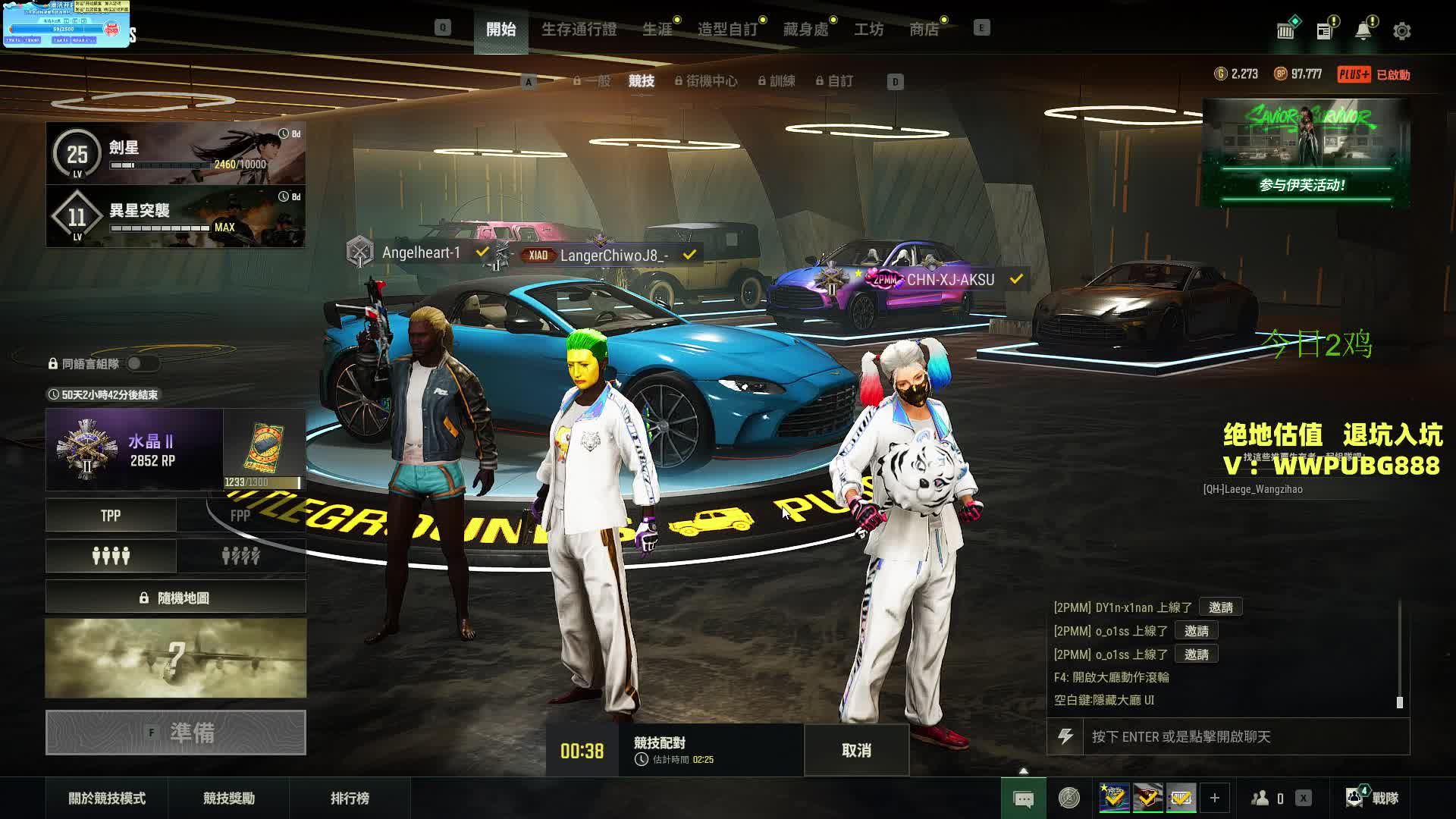The height and width of the screenshot is (819, 1456).
Task: Select TPP perspective mode
Action: [x=111, y=516]
